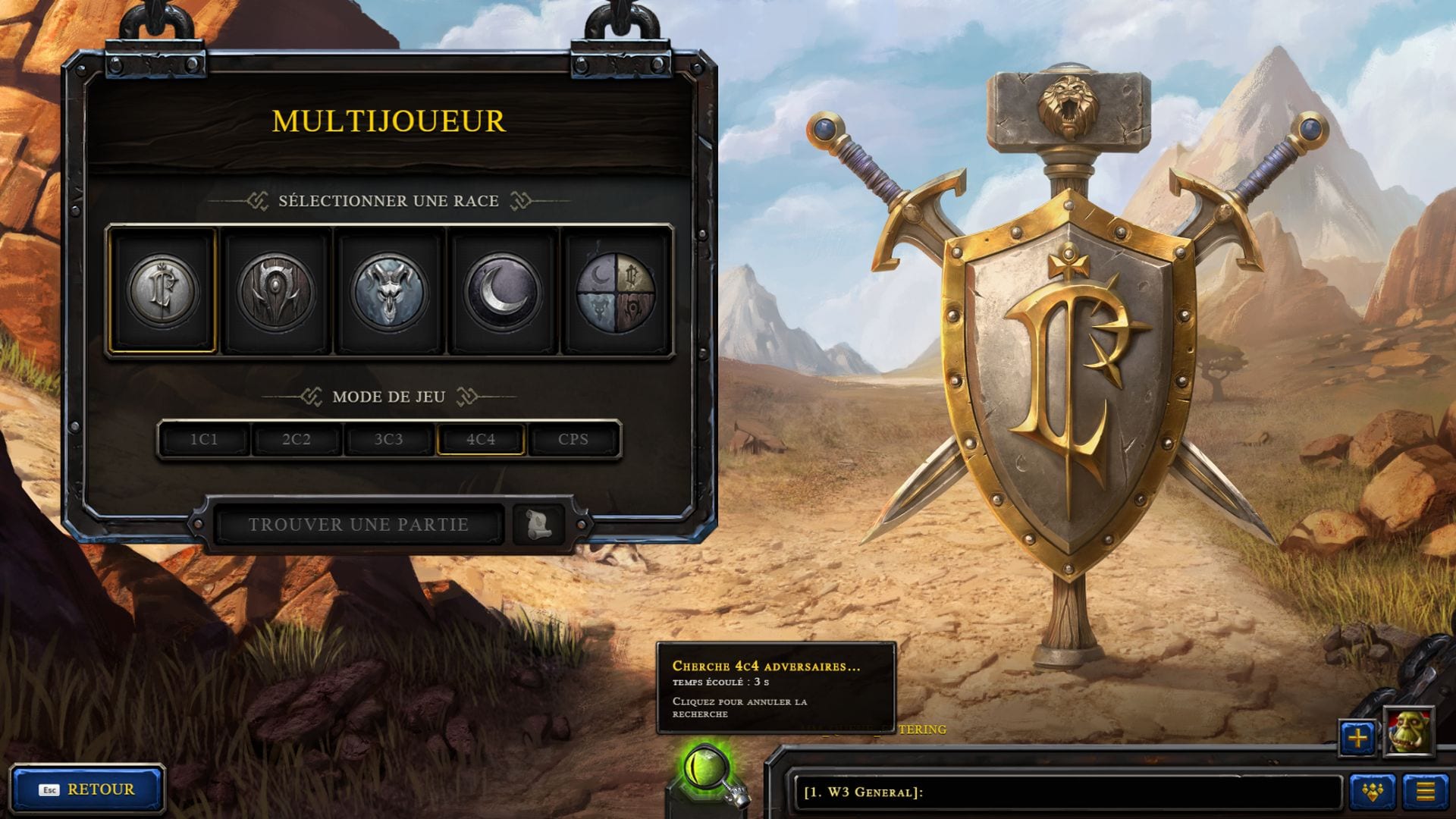Screen dimensions: 1456x819
Task: Switch game mode to 1C1
Action: click(x=204, y=440)
